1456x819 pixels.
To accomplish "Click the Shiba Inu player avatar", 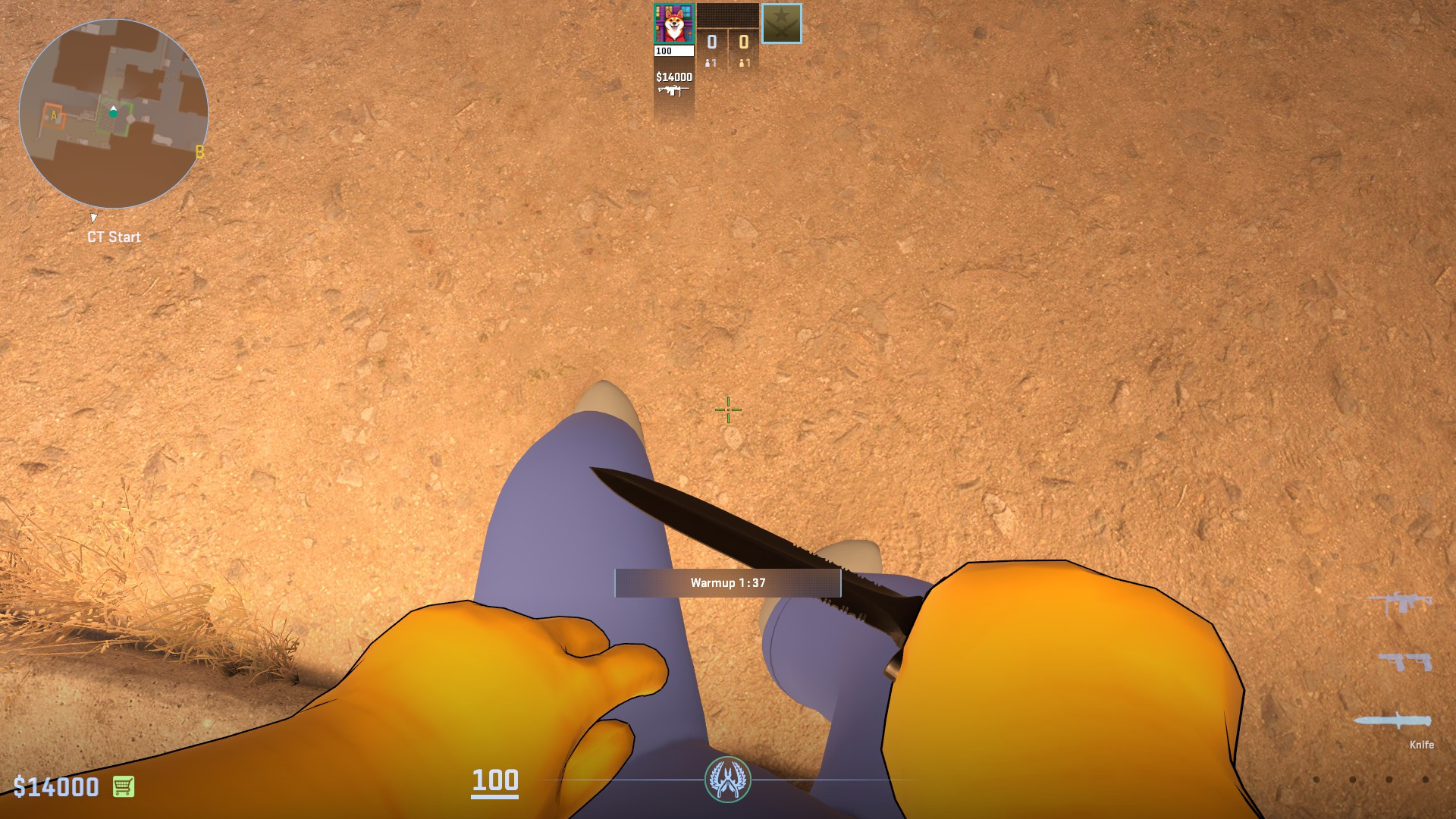I will [674, 23].
